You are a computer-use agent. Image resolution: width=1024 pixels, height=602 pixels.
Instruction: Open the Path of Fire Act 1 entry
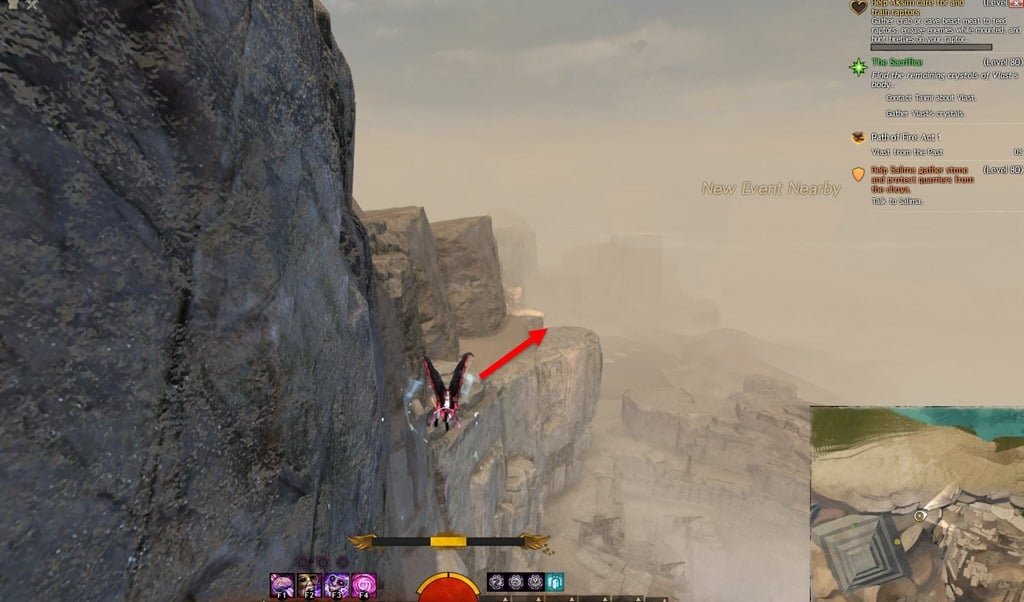[x=906, y=137]
